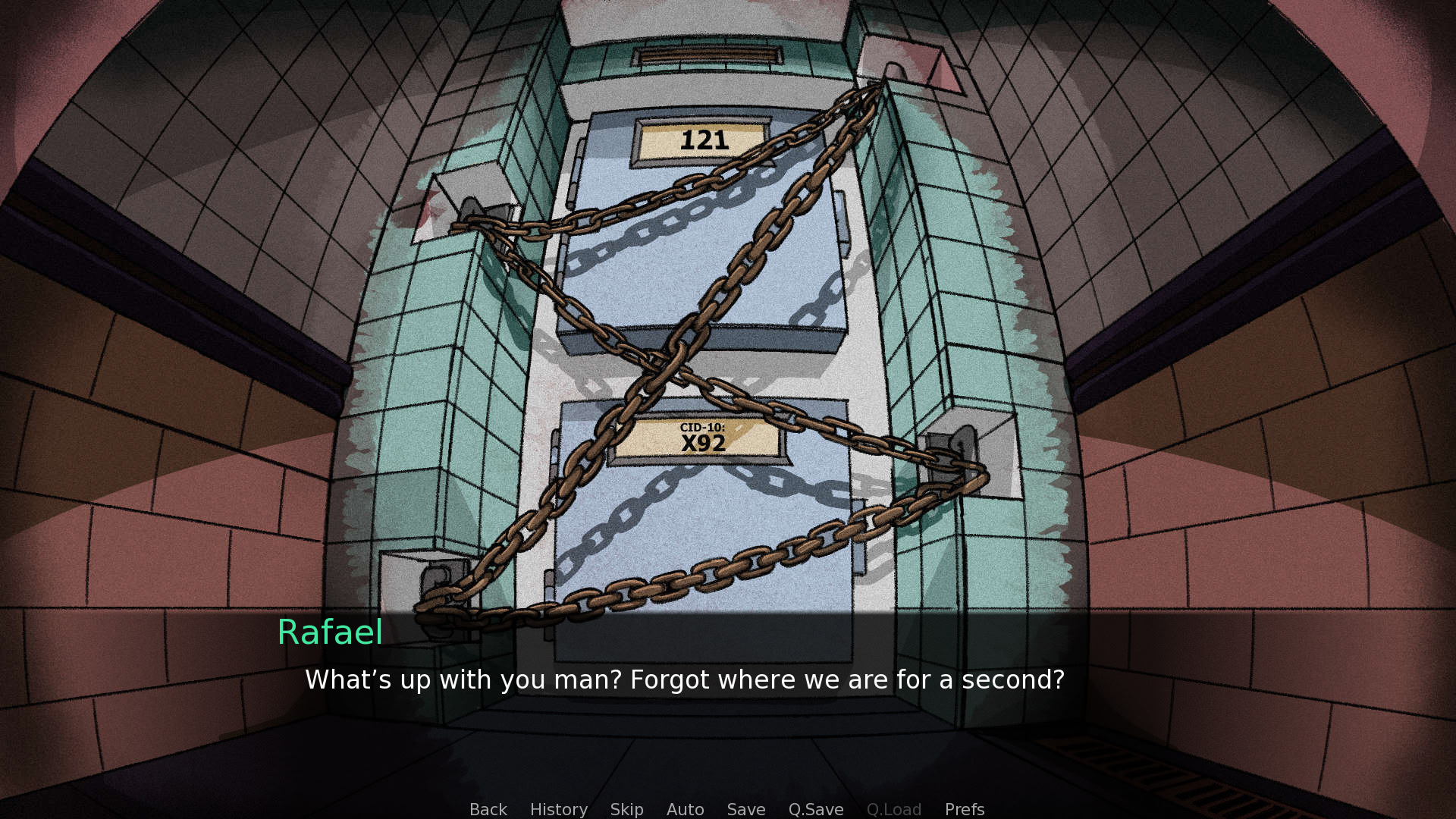Click Rafael's dialogue text to continue
1456x819 pixels.
coord(684,679)
